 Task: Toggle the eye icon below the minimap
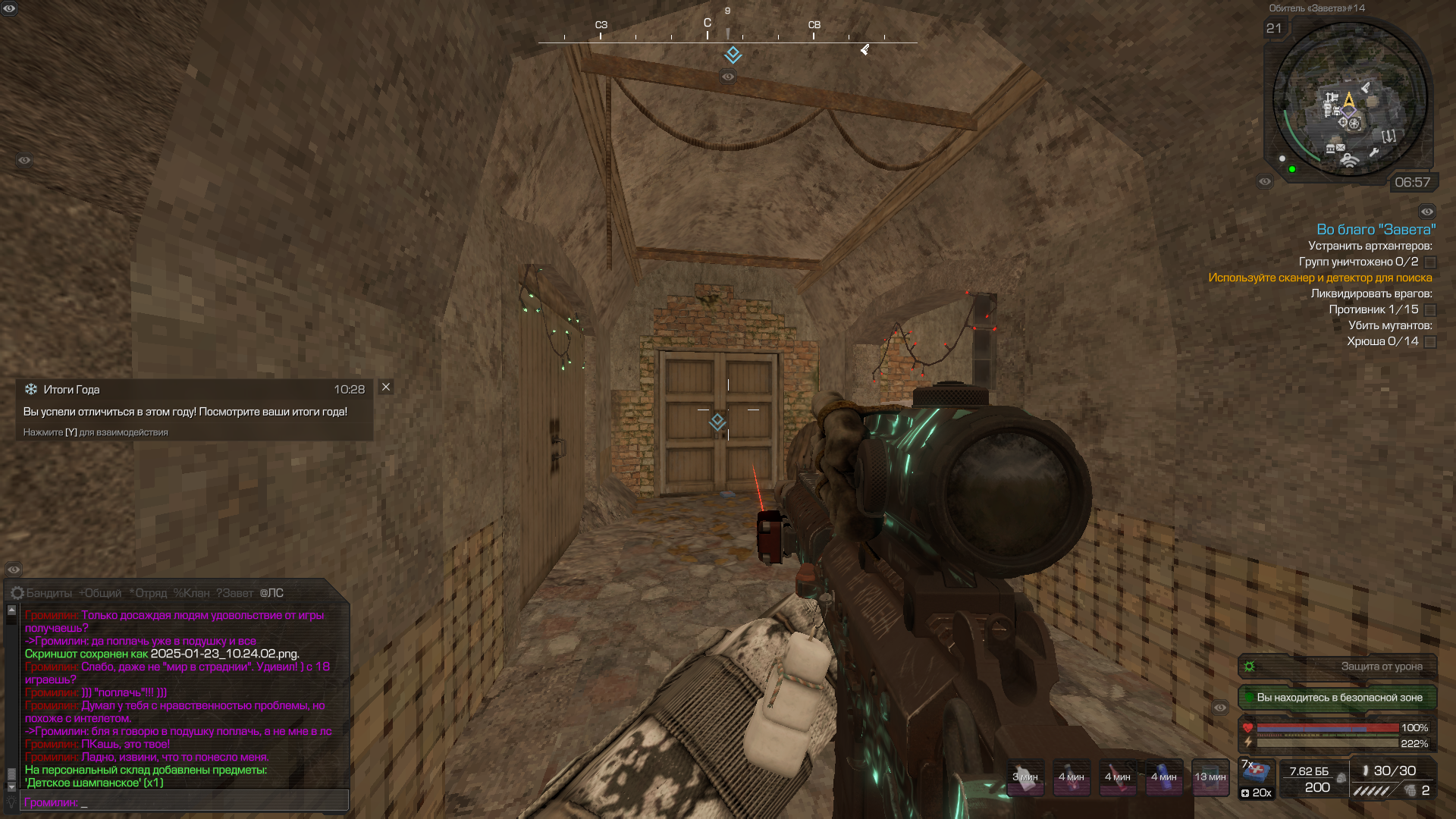coord(1264,181)
